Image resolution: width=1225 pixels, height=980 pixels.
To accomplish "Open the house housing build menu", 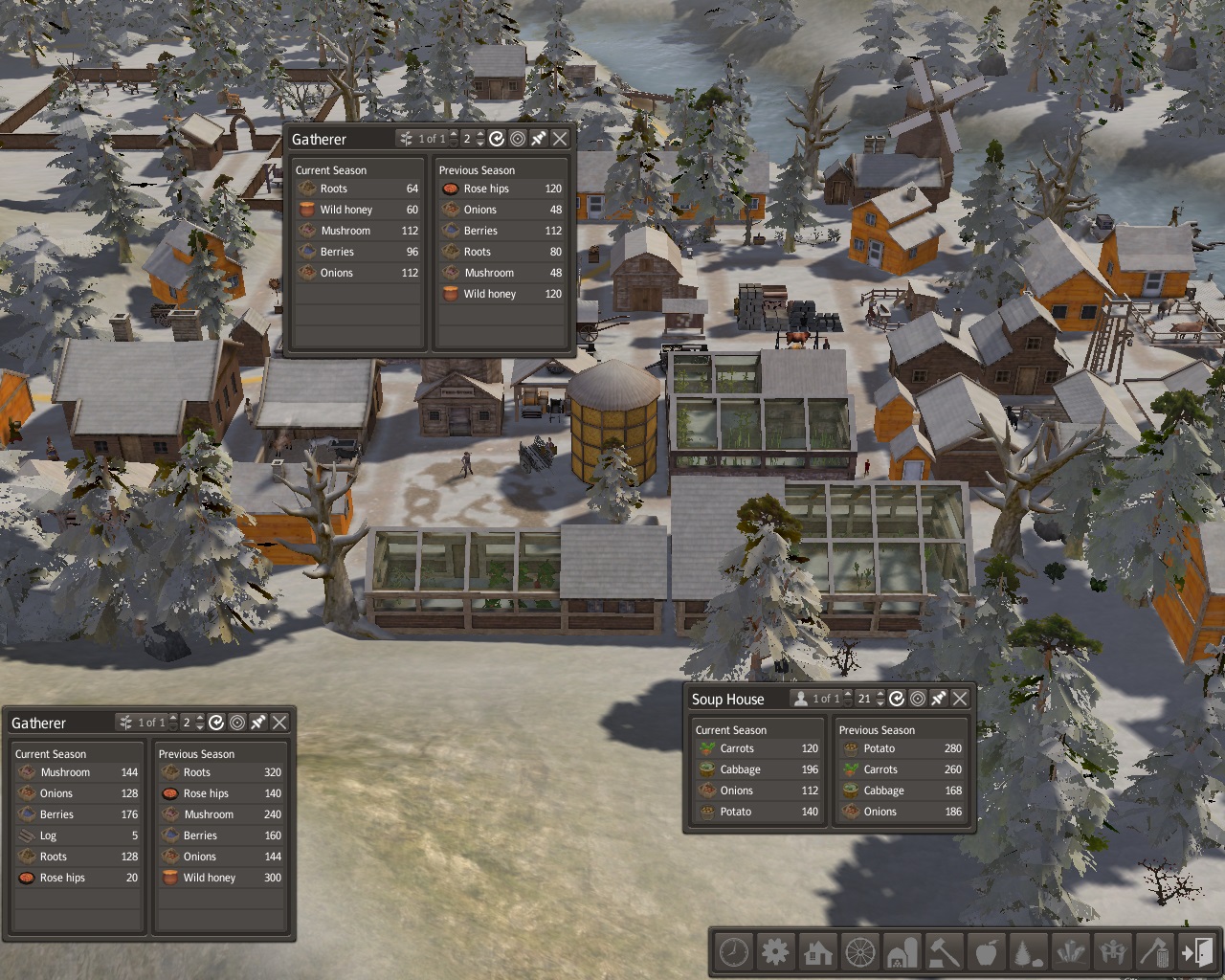I will click(818, 952).
